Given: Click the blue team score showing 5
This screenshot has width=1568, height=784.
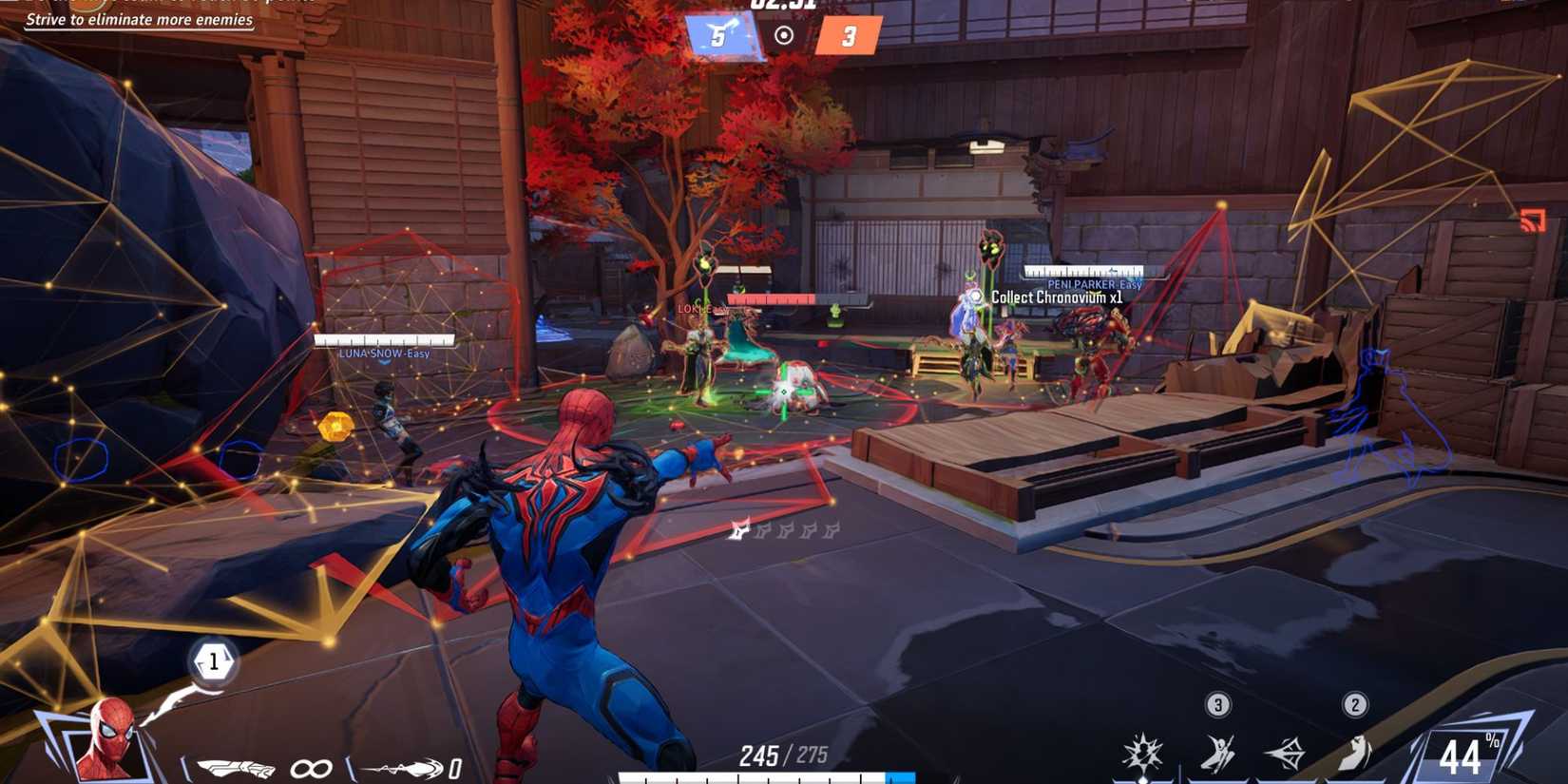Looking at the screenshot, I should pyautogui.click(x=718, y=36).
